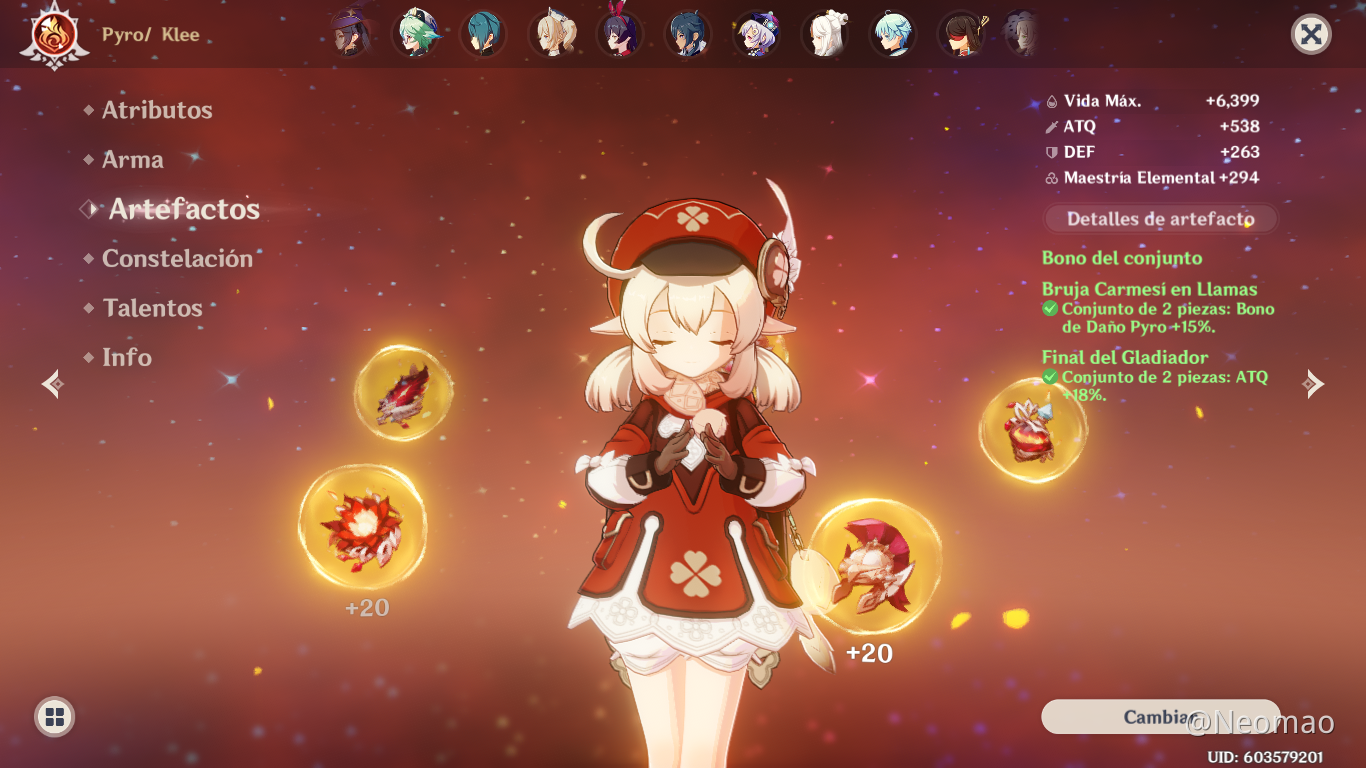Open the plume artifact orb above the flower
Image resolution: width=1366 pixels, height=768 pixels.
[x=404, y=392]
